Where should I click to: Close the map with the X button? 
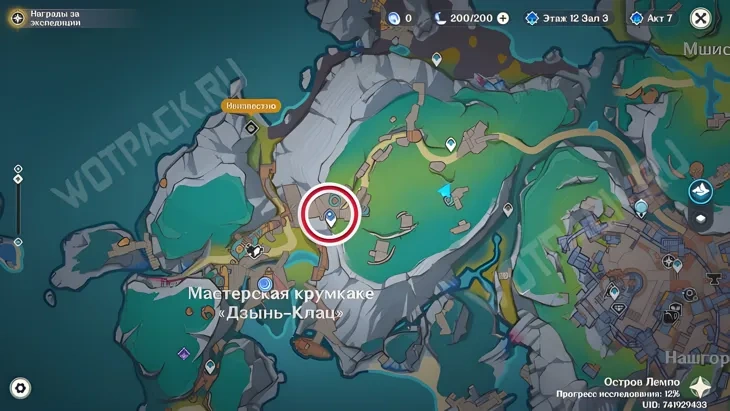click(x=701, y=18)
